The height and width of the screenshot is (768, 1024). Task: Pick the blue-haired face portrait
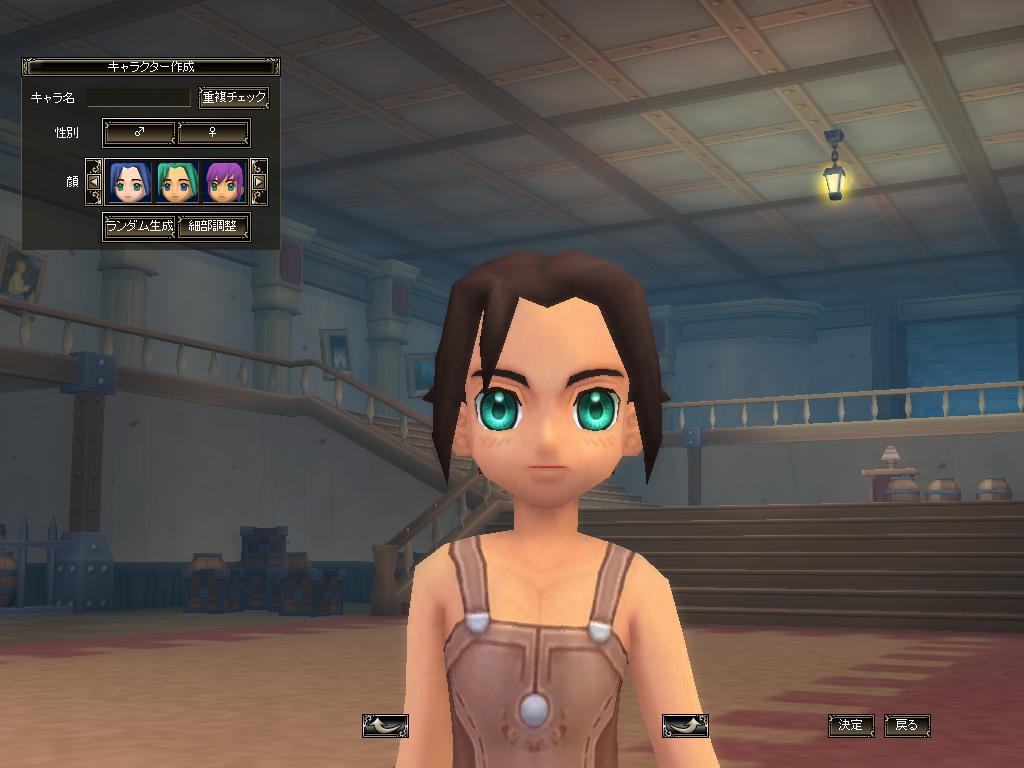click(x=128, y=182)
